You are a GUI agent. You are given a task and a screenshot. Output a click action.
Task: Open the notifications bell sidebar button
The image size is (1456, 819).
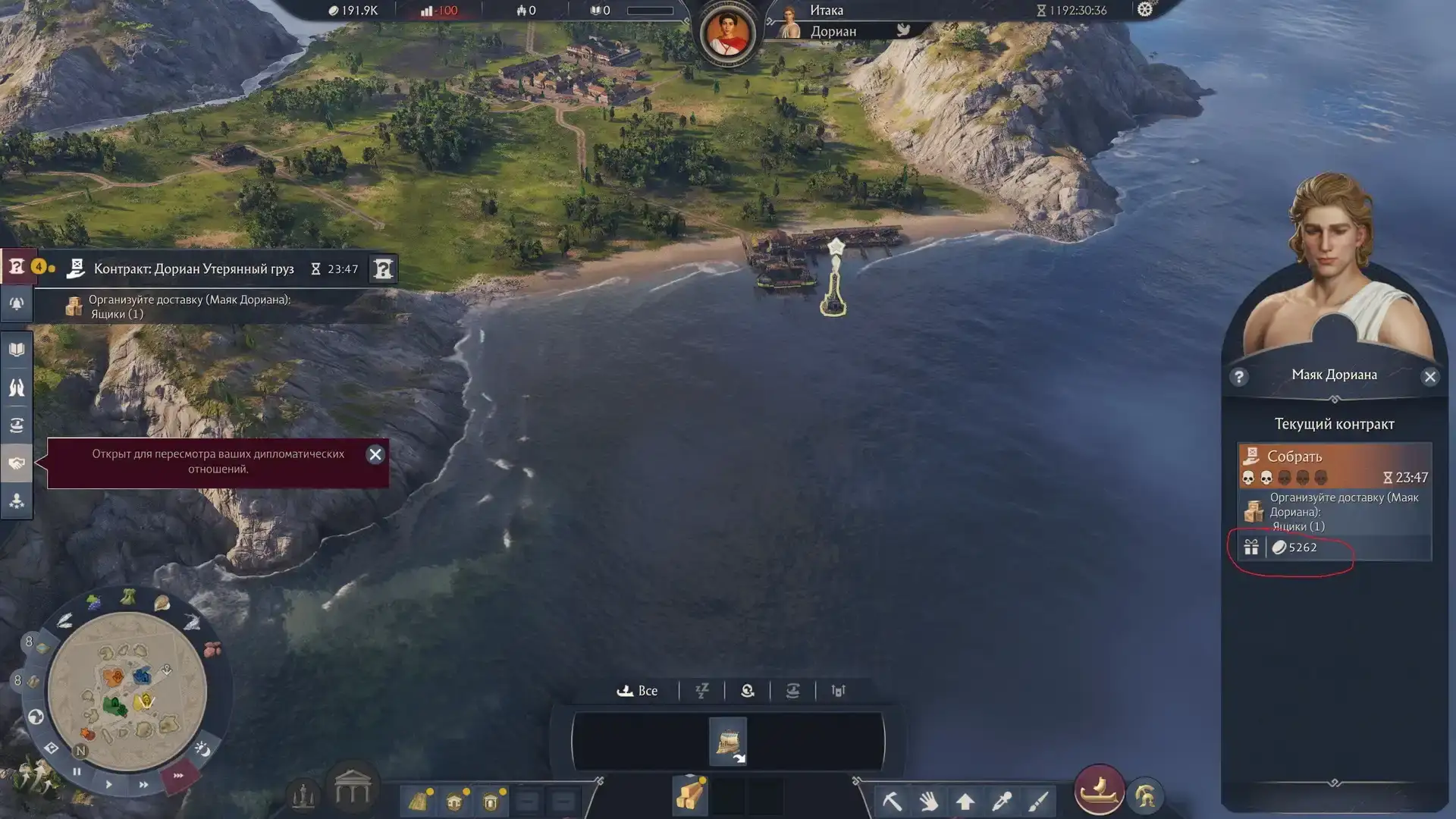(17, 304)
